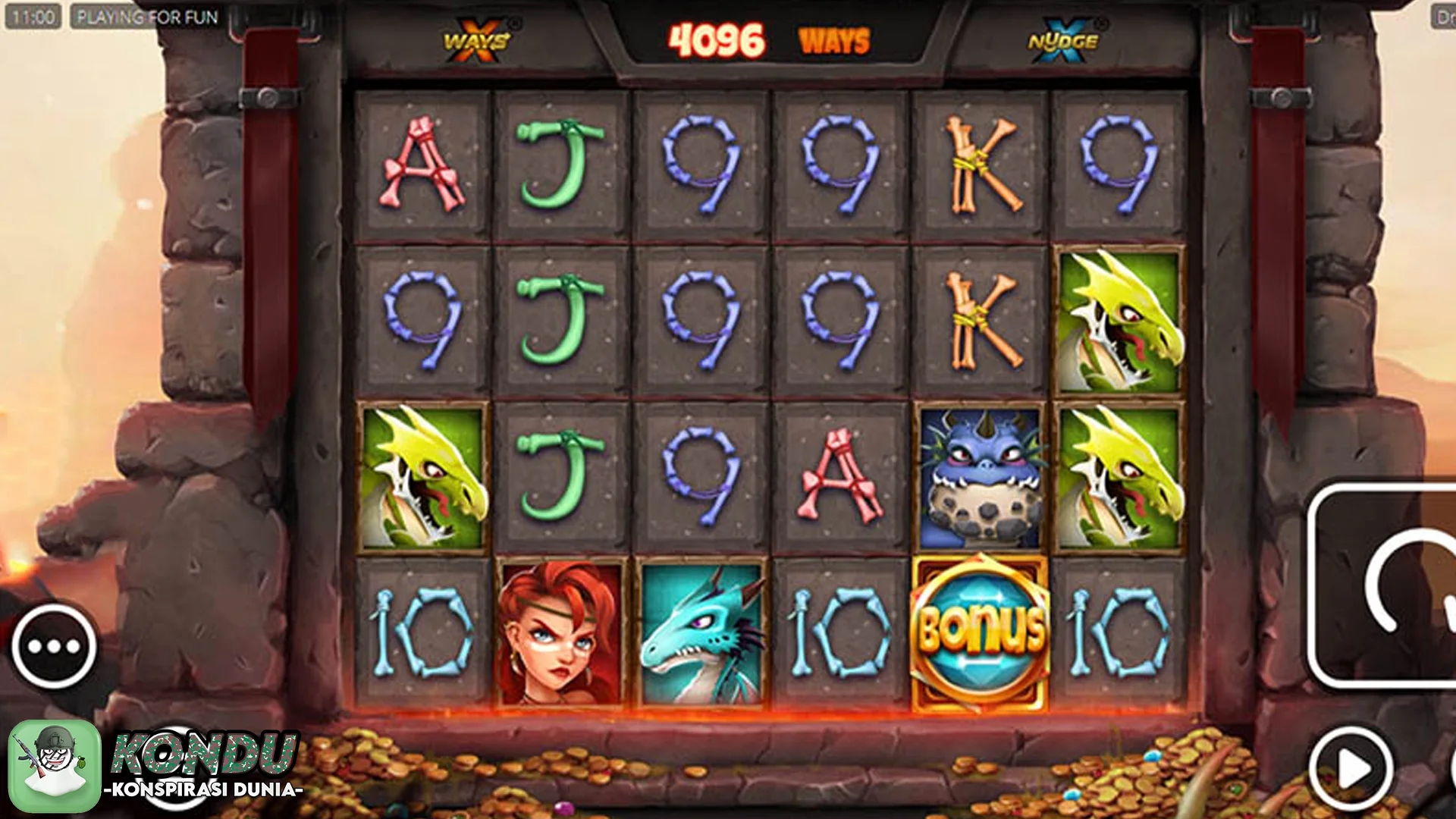Open the three-dot game menu
Viewport: 1456px width, 819px height.
55,645
